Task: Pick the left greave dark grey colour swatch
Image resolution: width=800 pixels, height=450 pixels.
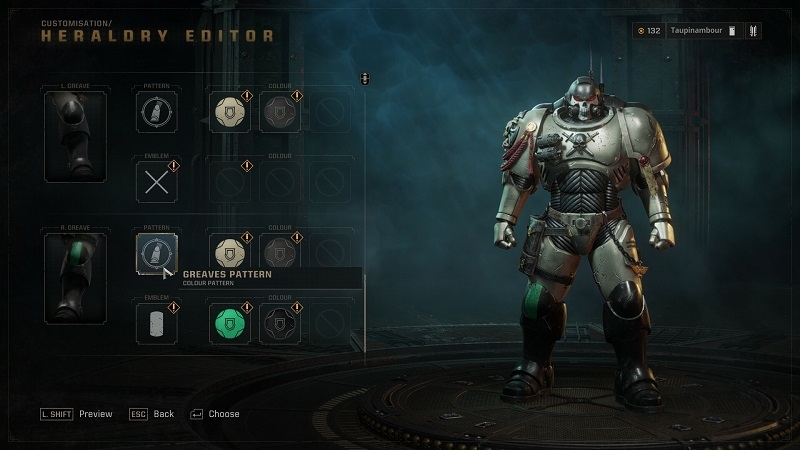Action: click(281, 111)
